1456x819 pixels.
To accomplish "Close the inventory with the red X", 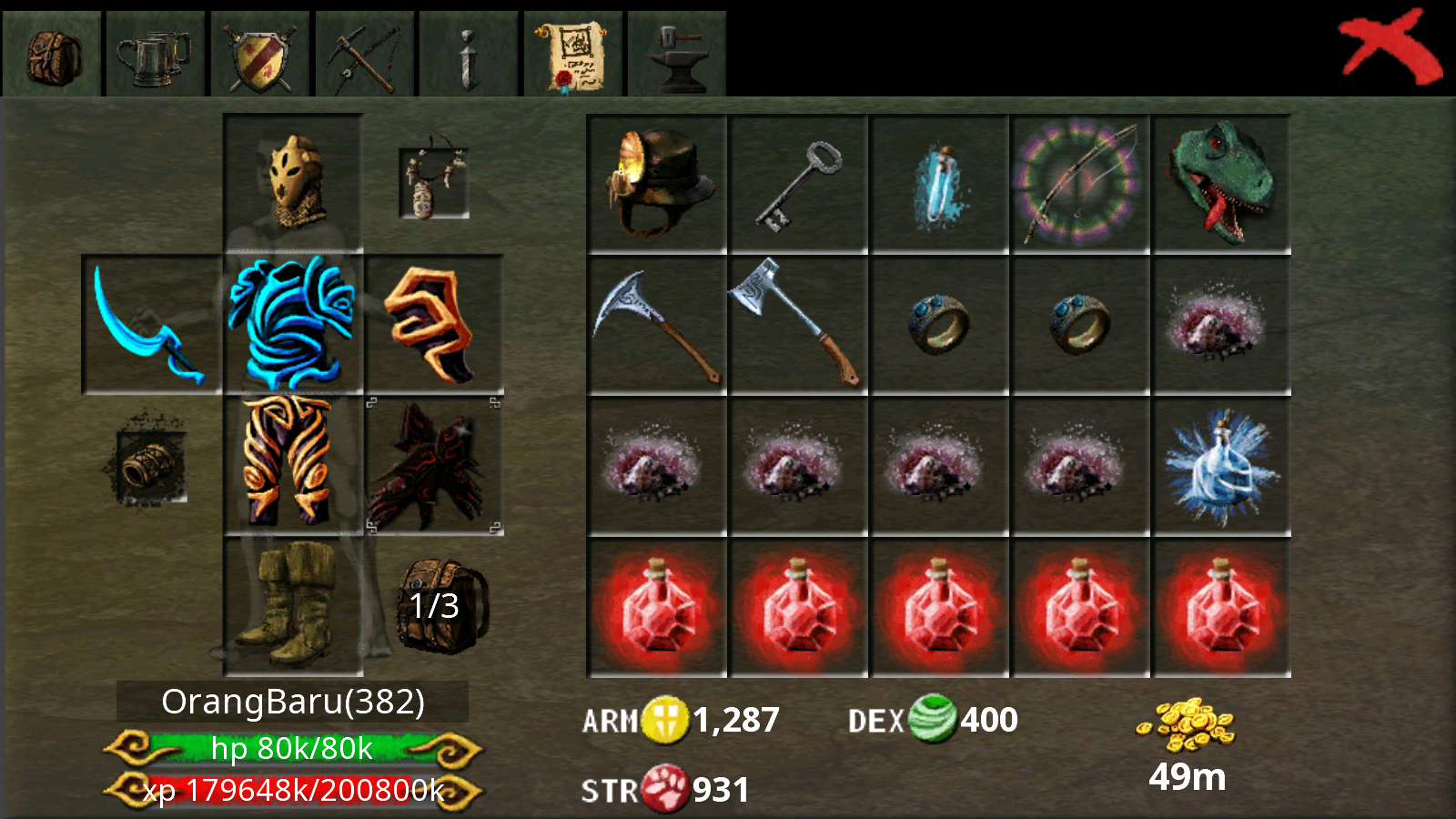I will click(x=1390, y=44).
